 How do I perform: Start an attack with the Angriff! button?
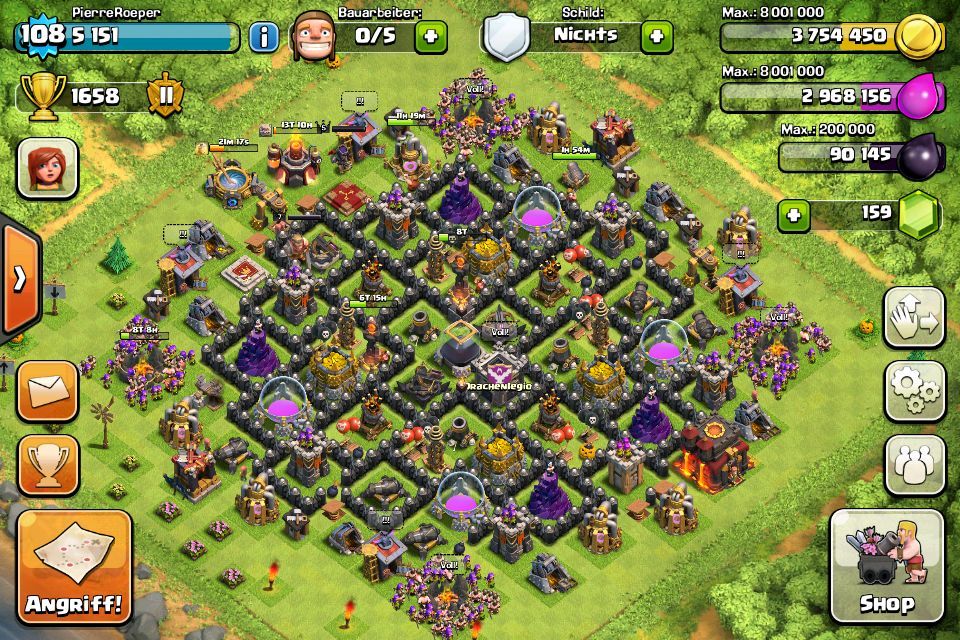[x=75, y=567]
